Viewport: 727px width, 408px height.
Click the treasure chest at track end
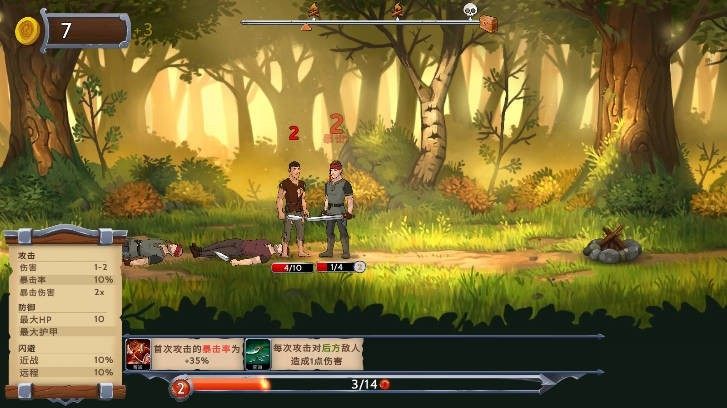click(488, 21)
